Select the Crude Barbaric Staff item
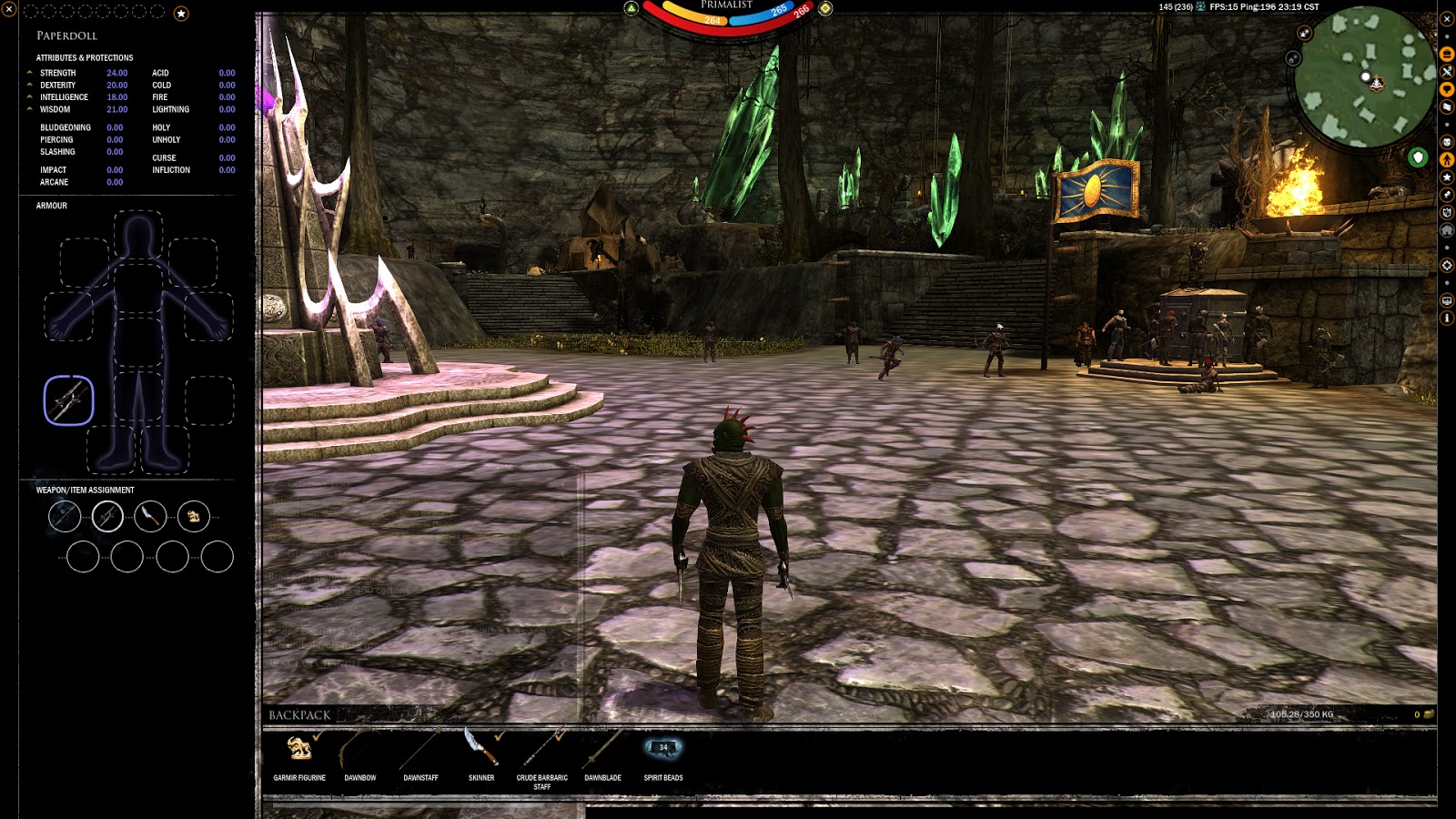The width and height of the screenshot is (1456, 819). coord(541,749)
